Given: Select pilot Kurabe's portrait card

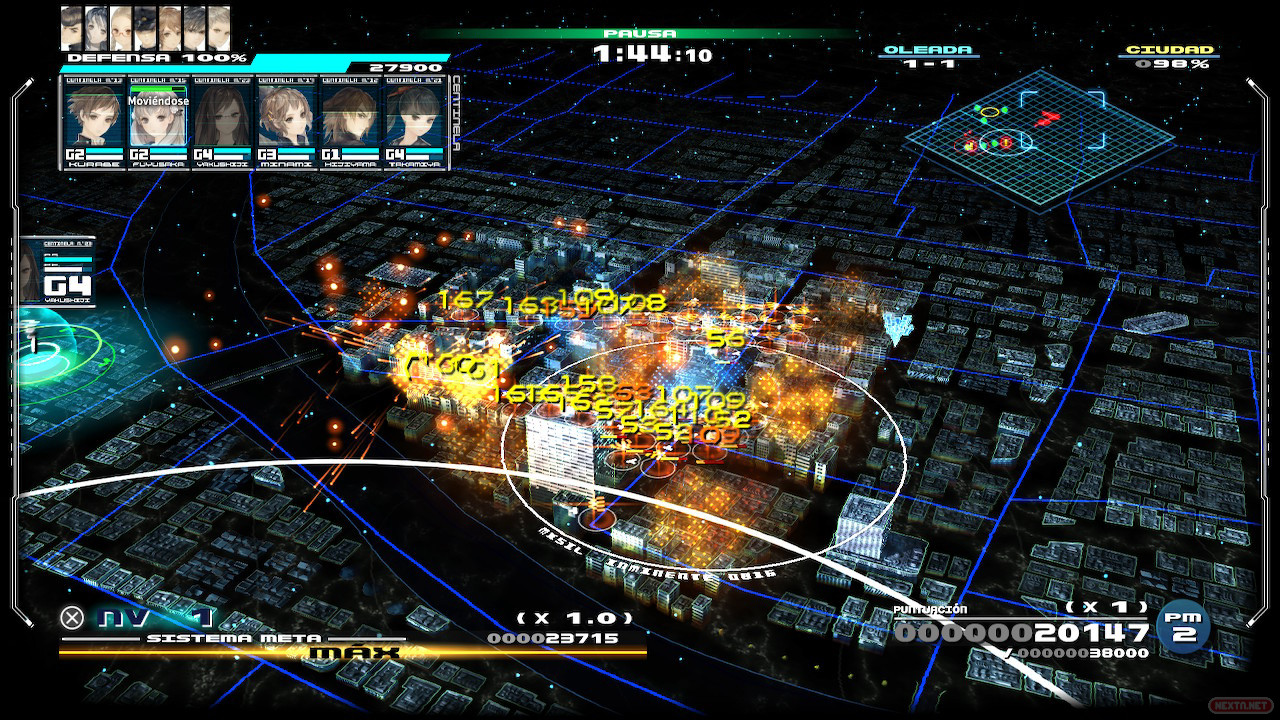Looking at the screenshot, I should pyautogui.click(x=94, y=123).
